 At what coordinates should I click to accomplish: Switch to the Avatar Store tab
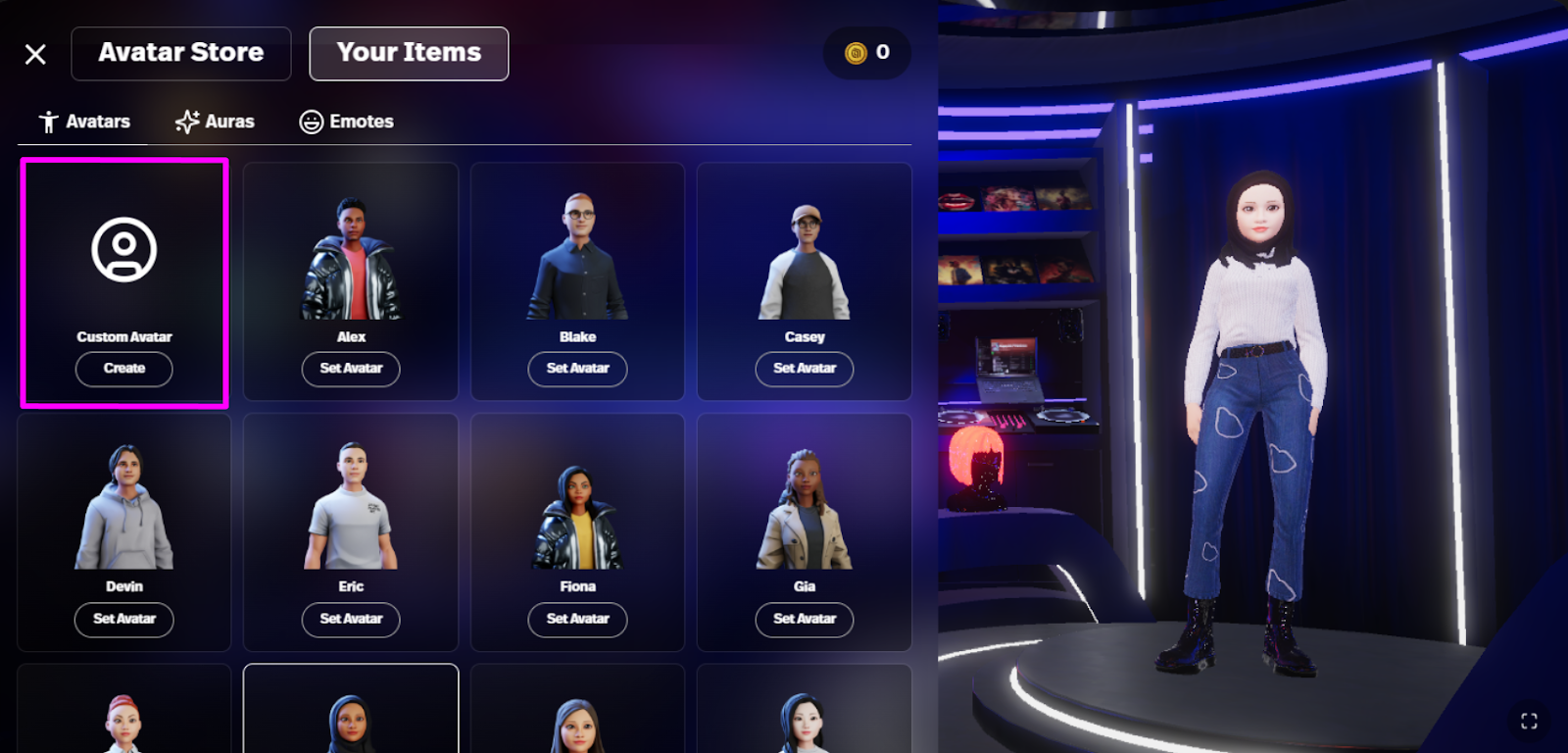pos(180,53)
